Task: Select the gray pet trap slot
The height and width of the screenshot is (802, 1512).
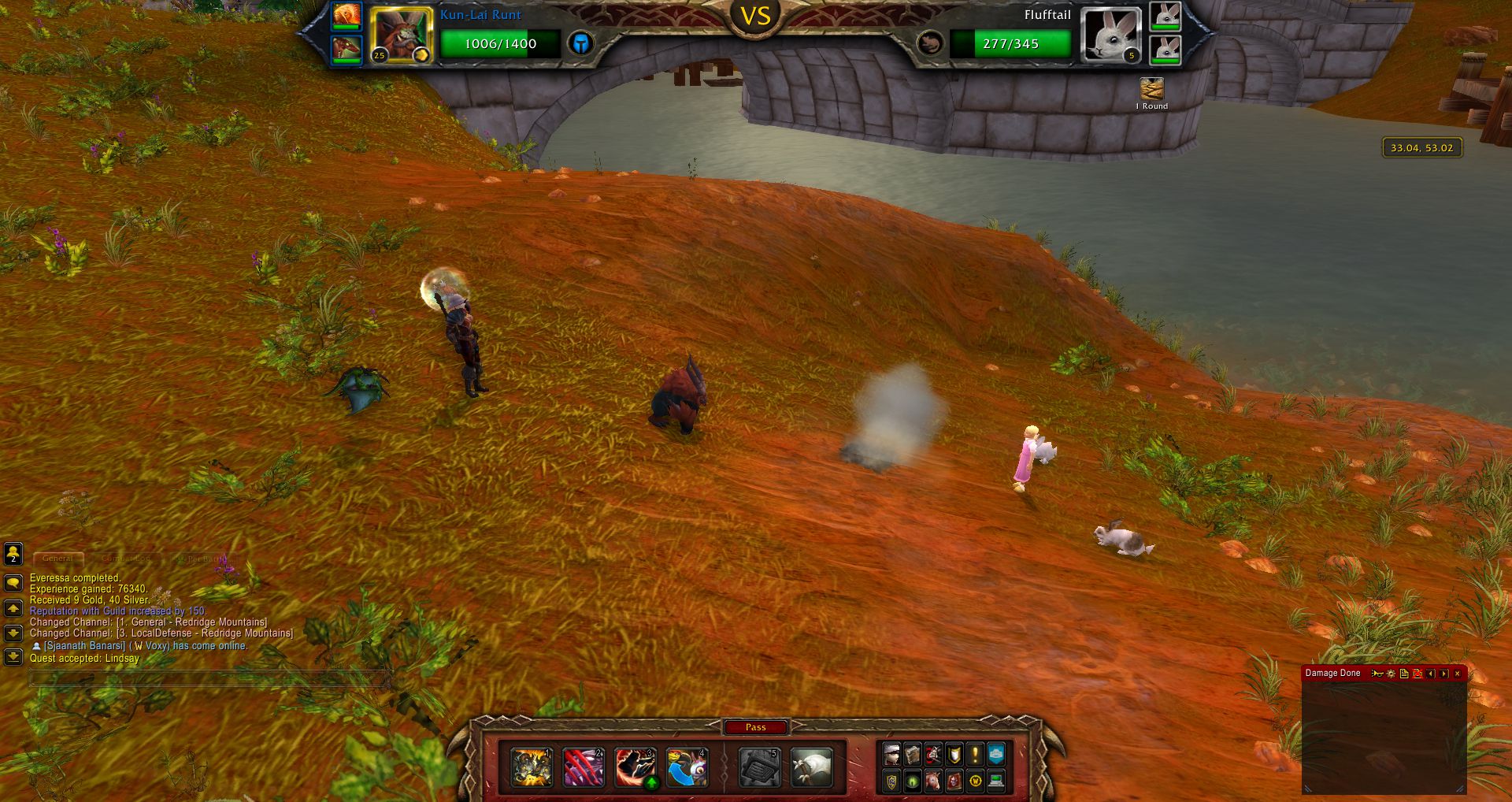Action: (x=759, y=768)
